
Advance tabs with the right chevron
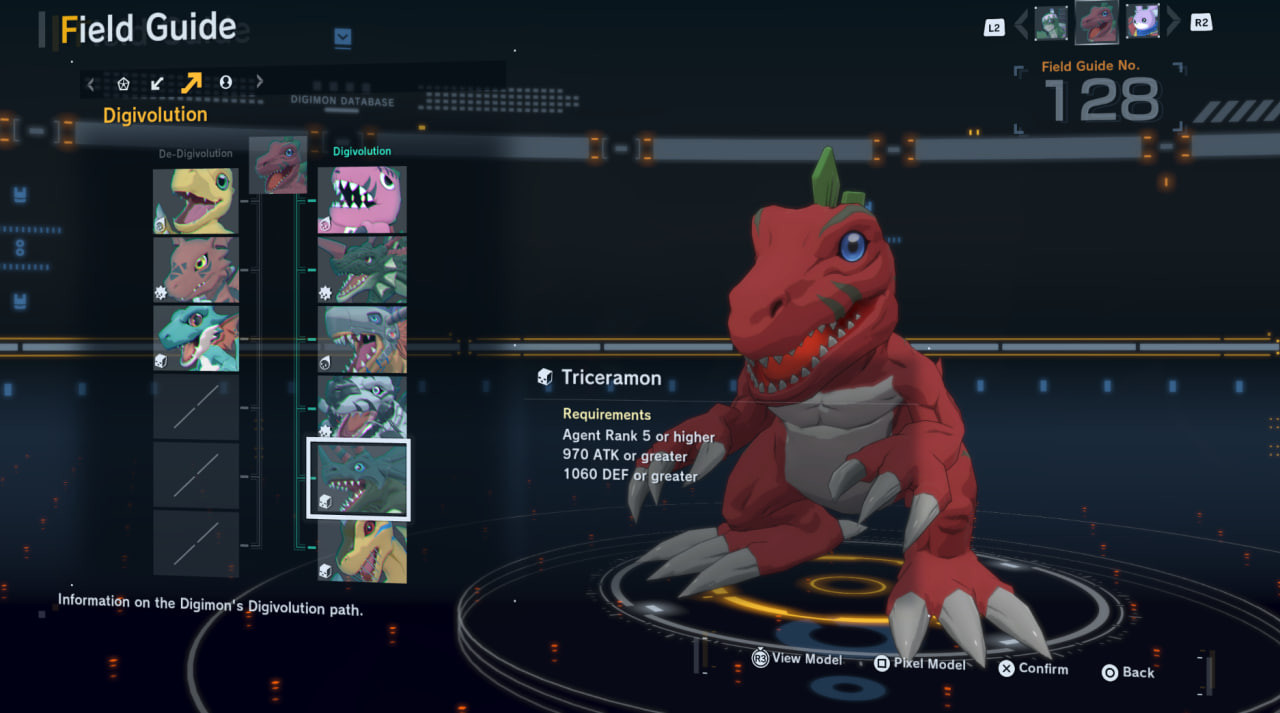click(260, 82)
